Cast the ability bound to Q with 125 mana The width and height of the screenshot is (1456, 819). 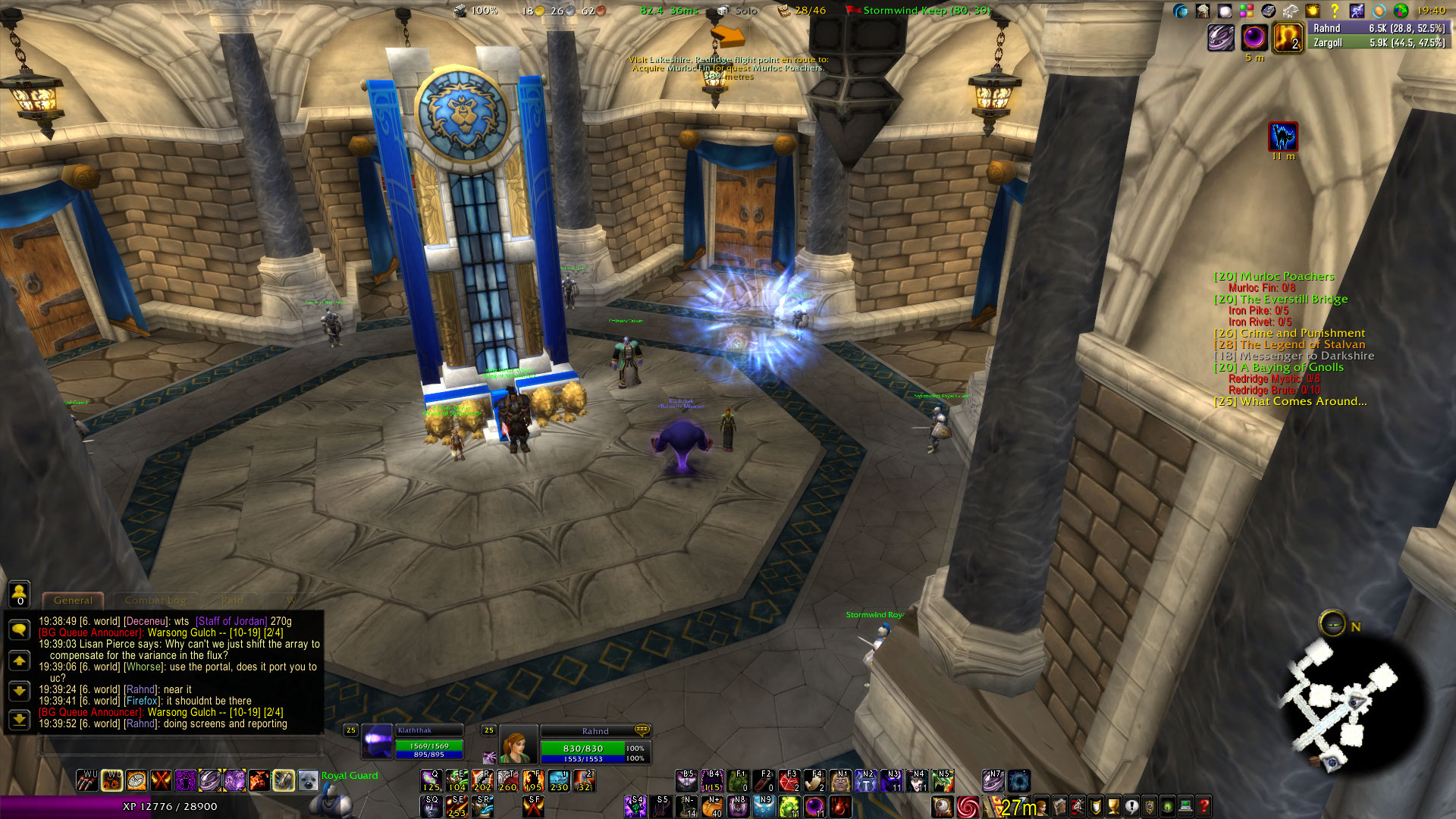pos(431,780)
